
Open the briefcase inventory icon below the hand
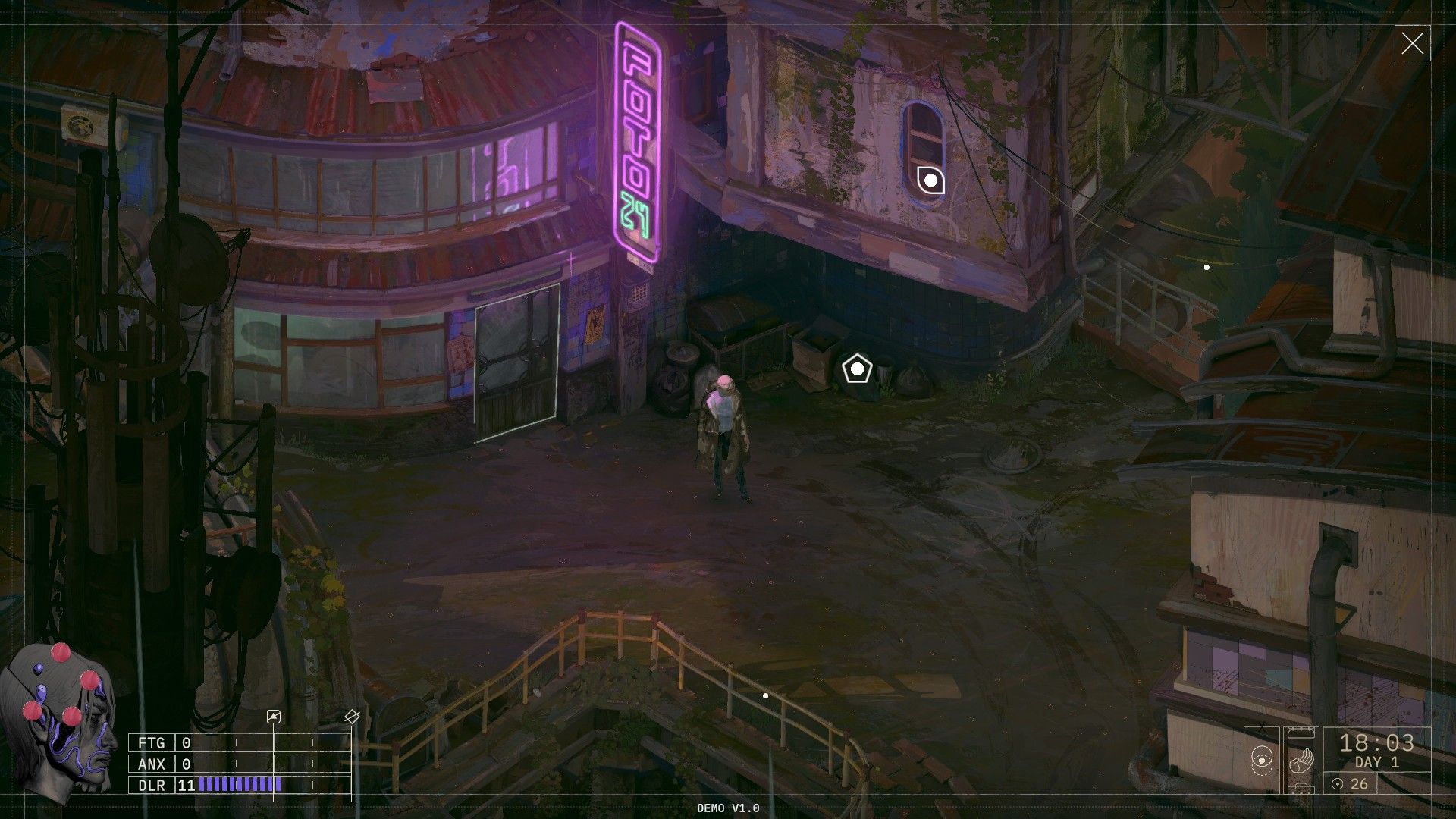pyautogui.click(x=1301, y=790)
